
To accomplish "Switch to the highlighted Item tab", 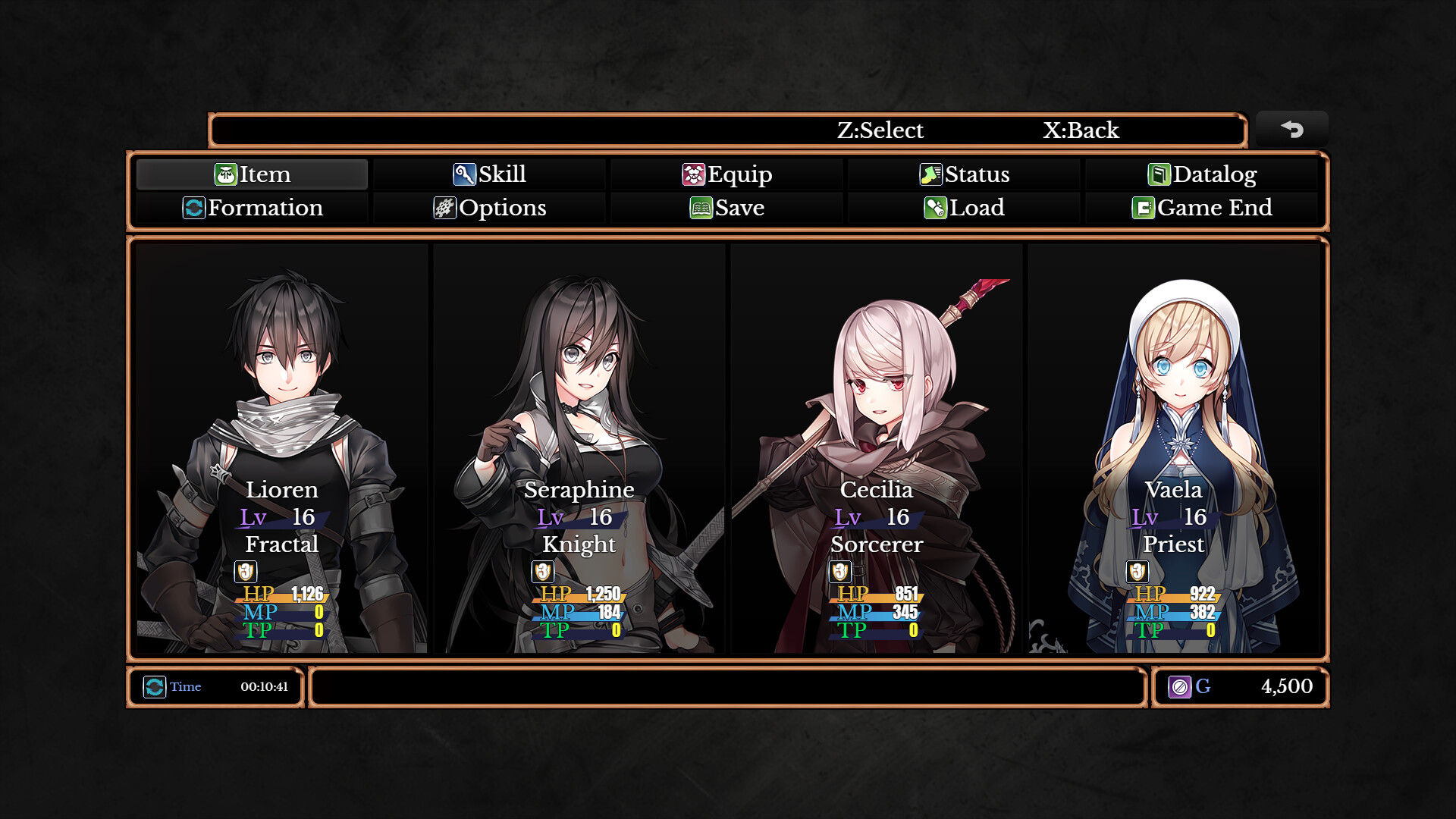I will click(252, 174).
